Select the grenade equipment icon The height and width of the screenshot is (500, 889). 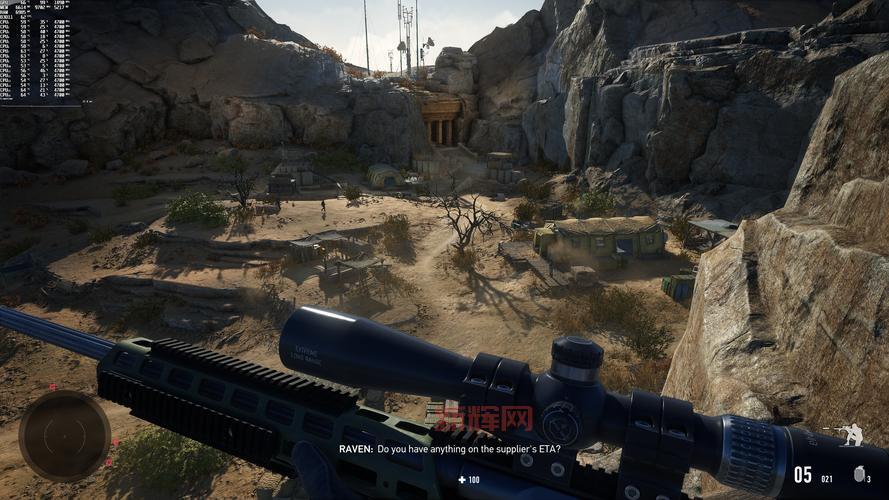point(855,475)
